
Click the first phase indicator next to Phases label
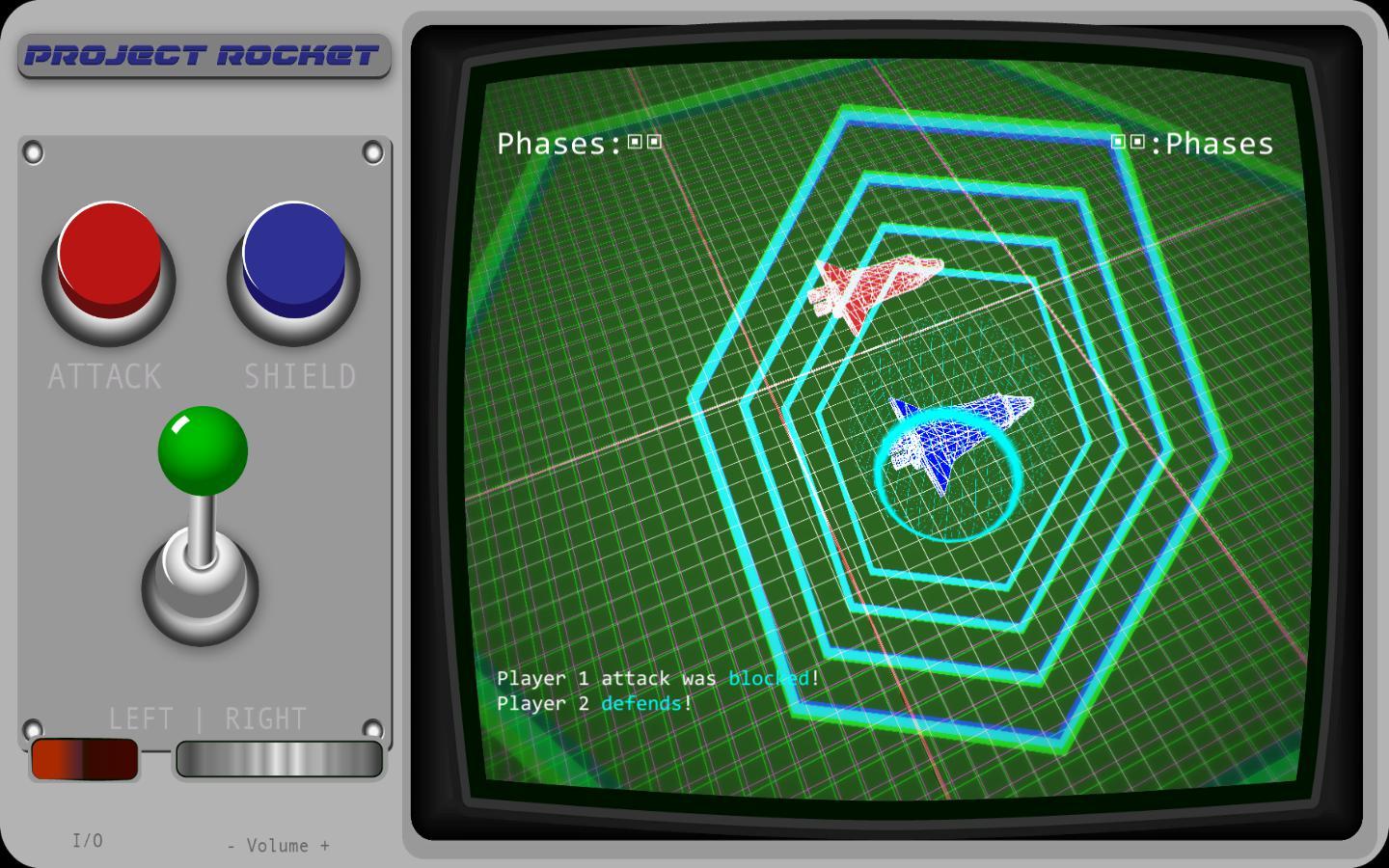click(x=634, y=141)
